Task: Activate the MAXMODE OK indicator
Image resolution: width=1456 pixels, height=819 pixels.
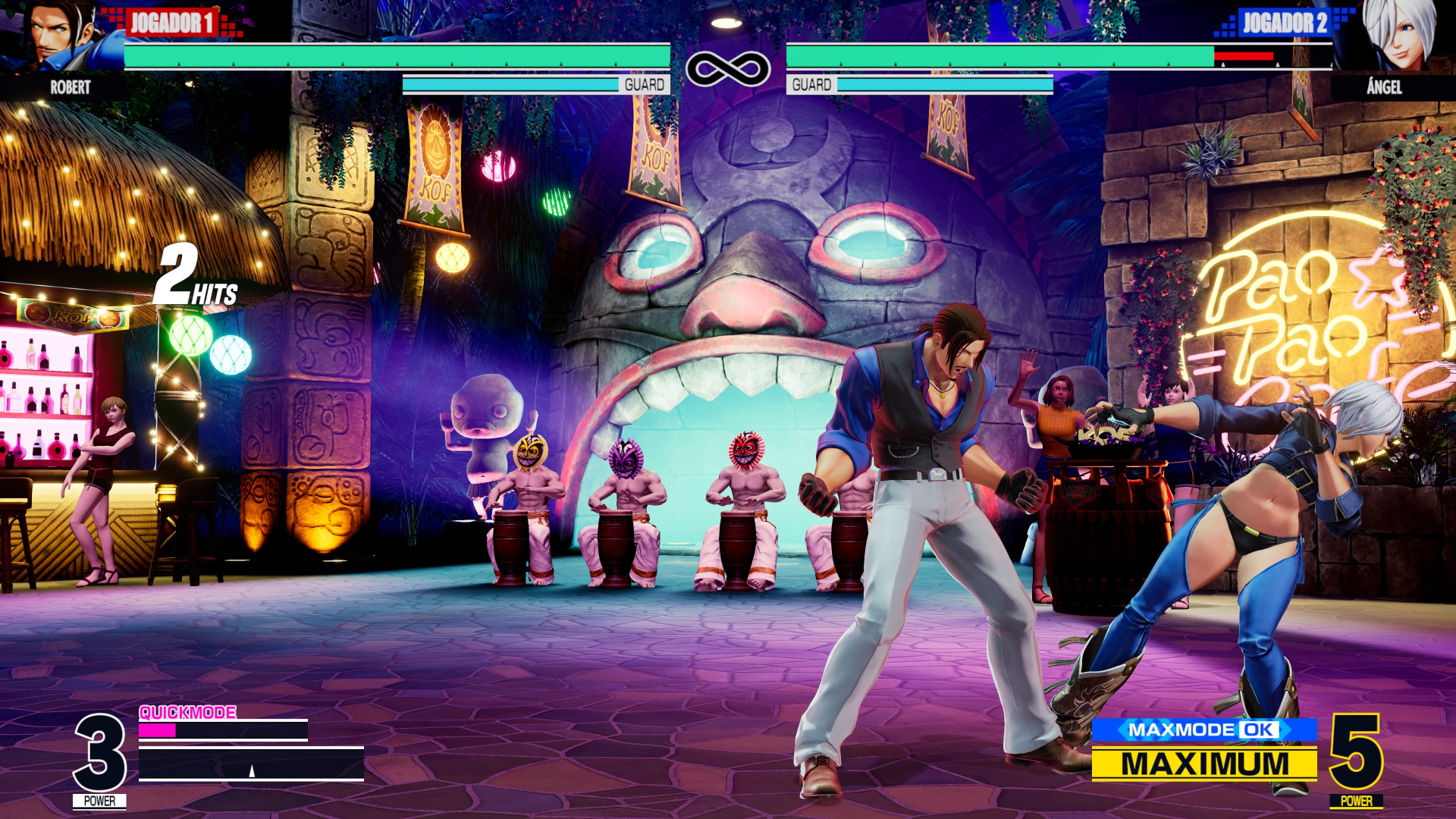Action: pos(1203,730)
